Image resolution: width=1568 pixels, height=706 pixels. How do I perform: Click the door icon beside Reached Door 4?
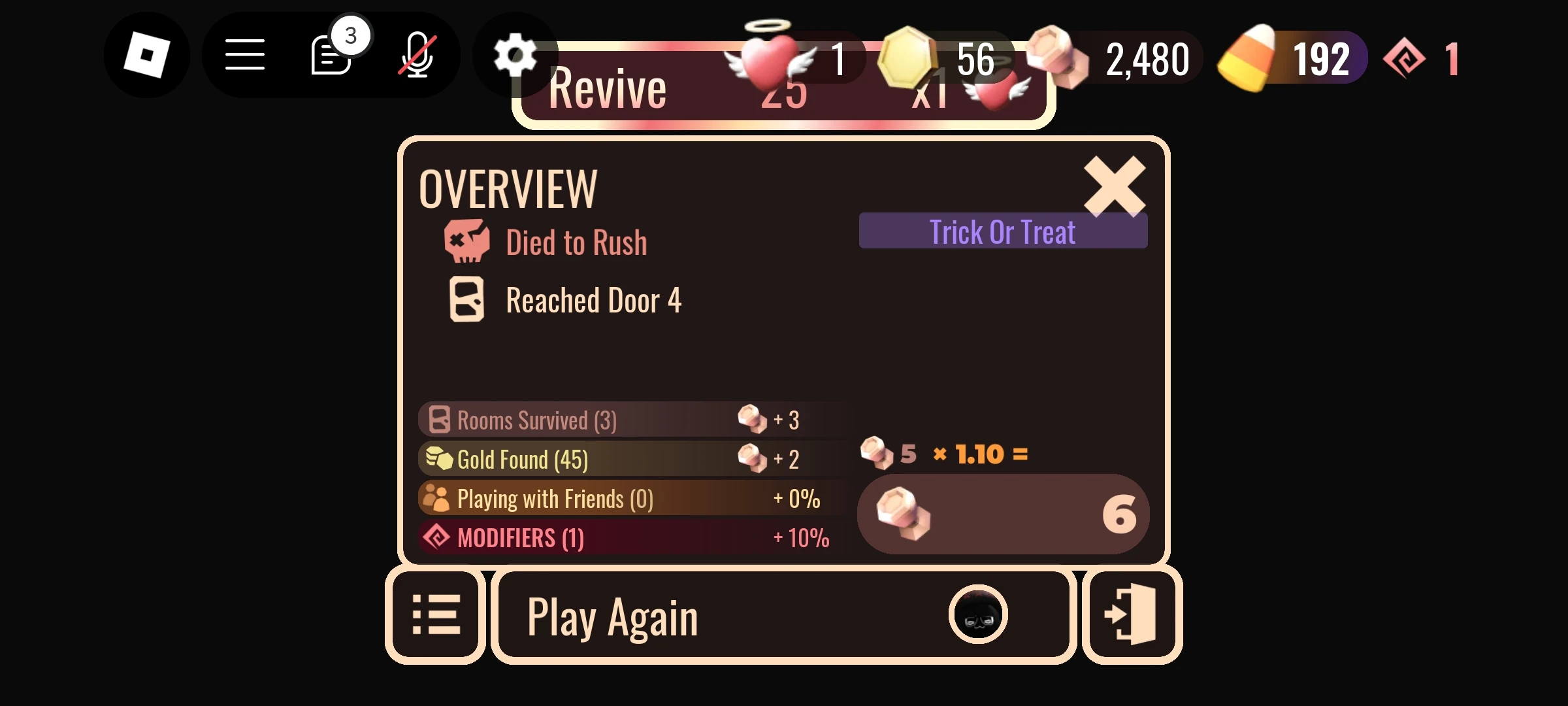click(465, 300)
